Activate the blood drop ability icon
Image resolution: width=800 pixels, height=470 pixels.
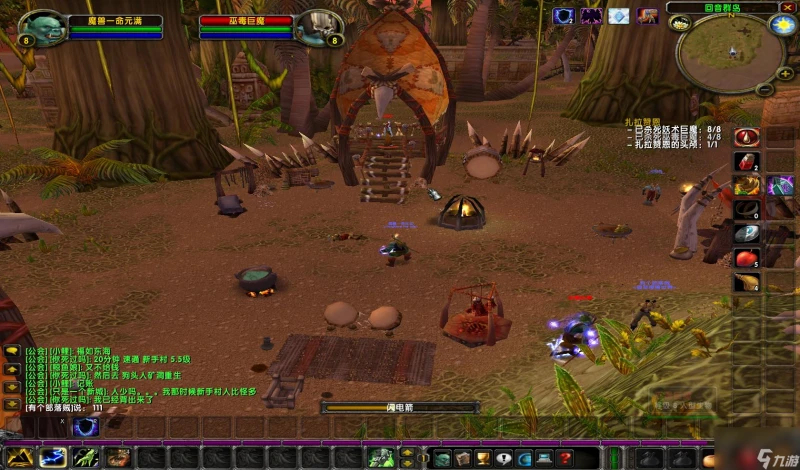[746, 137]
